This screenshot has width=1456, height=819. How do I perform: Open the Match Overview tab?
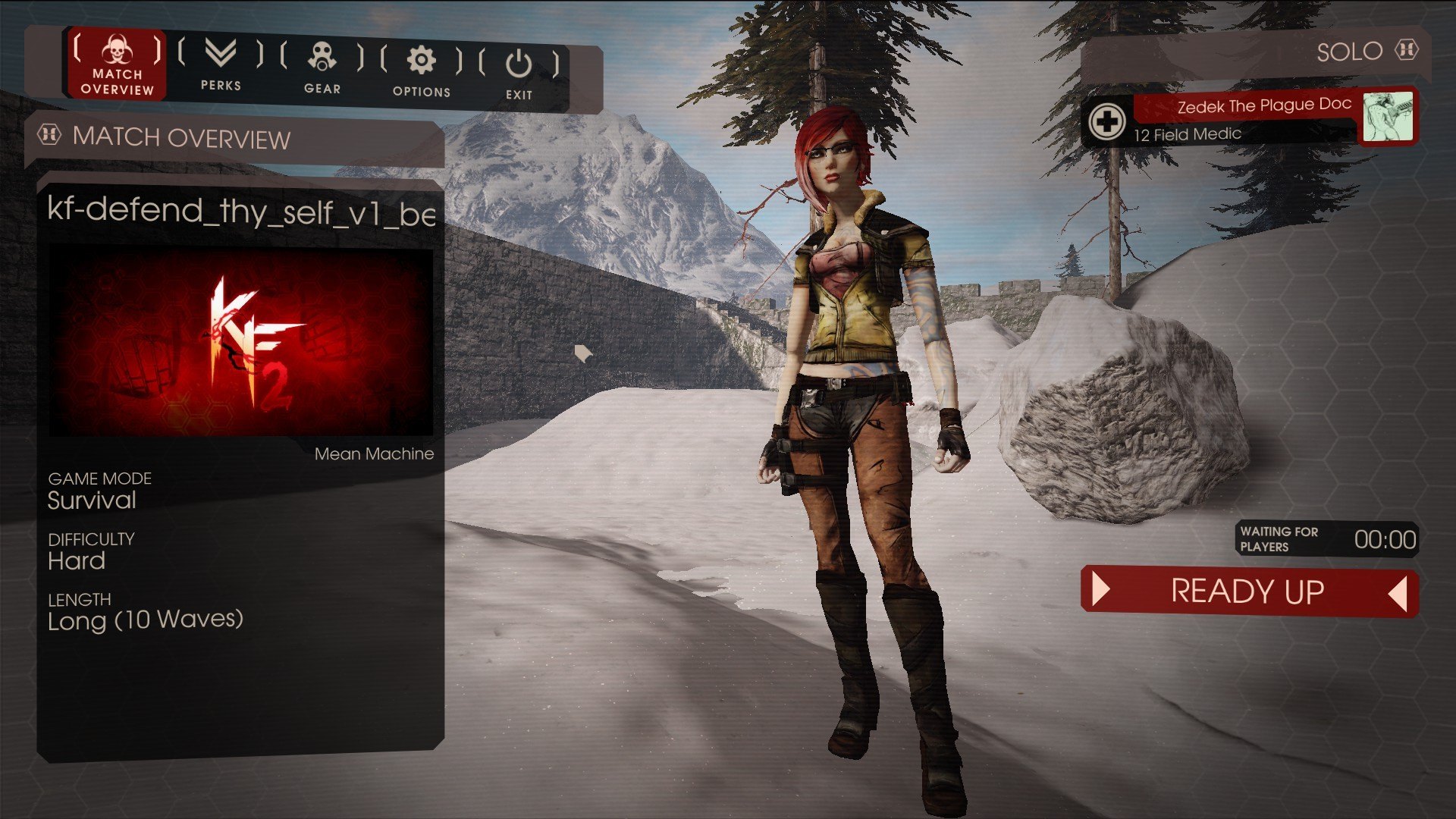click(117, 65)
